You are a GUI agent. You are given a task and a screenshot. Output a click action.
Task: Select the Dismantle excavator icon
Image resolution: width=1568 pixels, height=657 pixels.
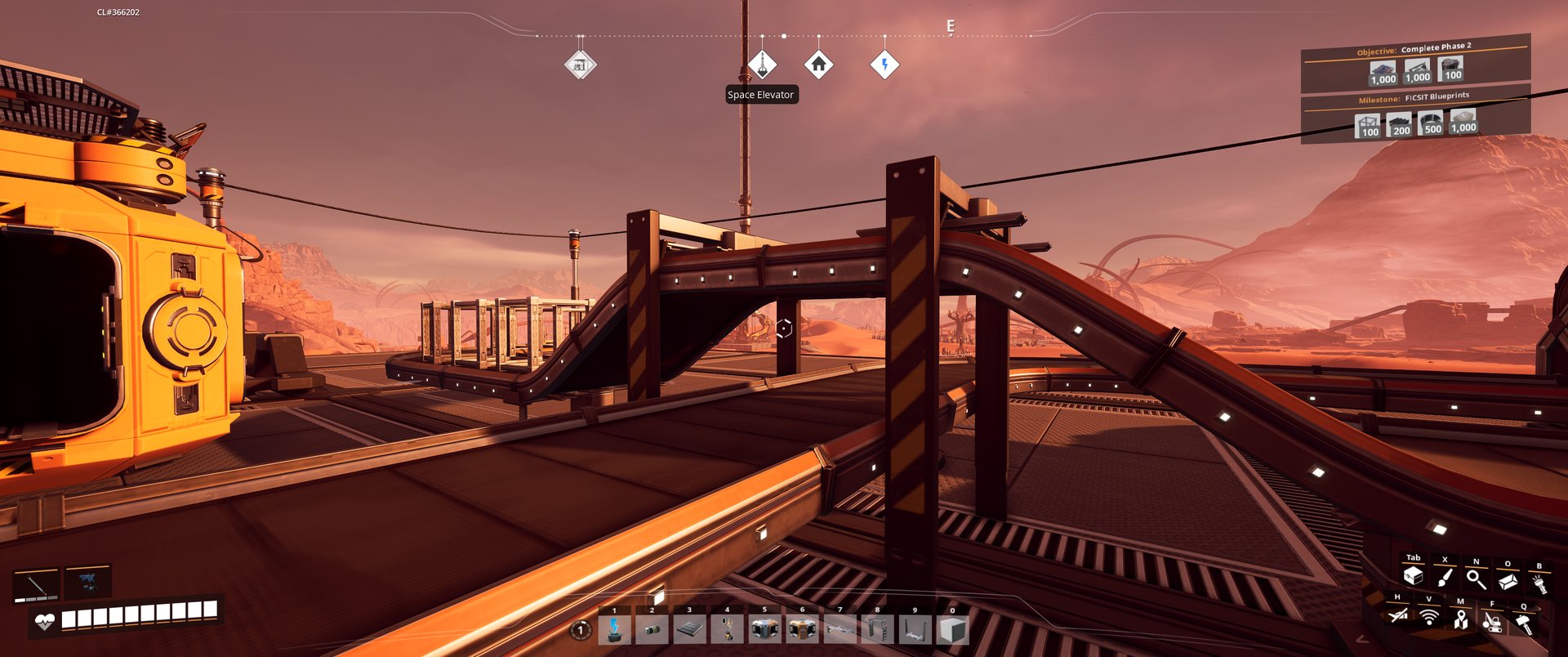point(1493,623)
